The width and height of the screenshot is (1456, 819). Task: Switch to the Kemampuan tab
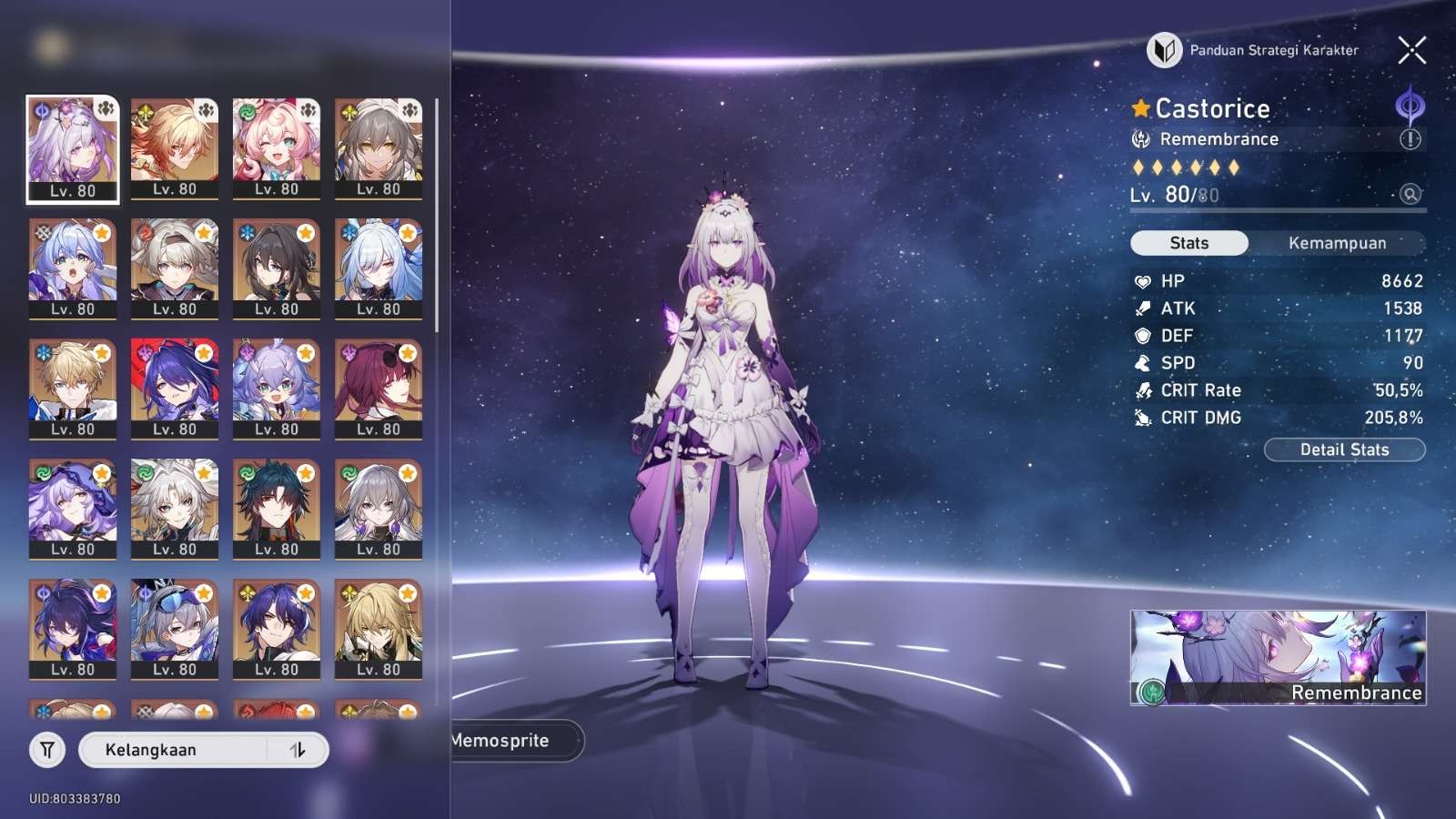[1337, 243]
